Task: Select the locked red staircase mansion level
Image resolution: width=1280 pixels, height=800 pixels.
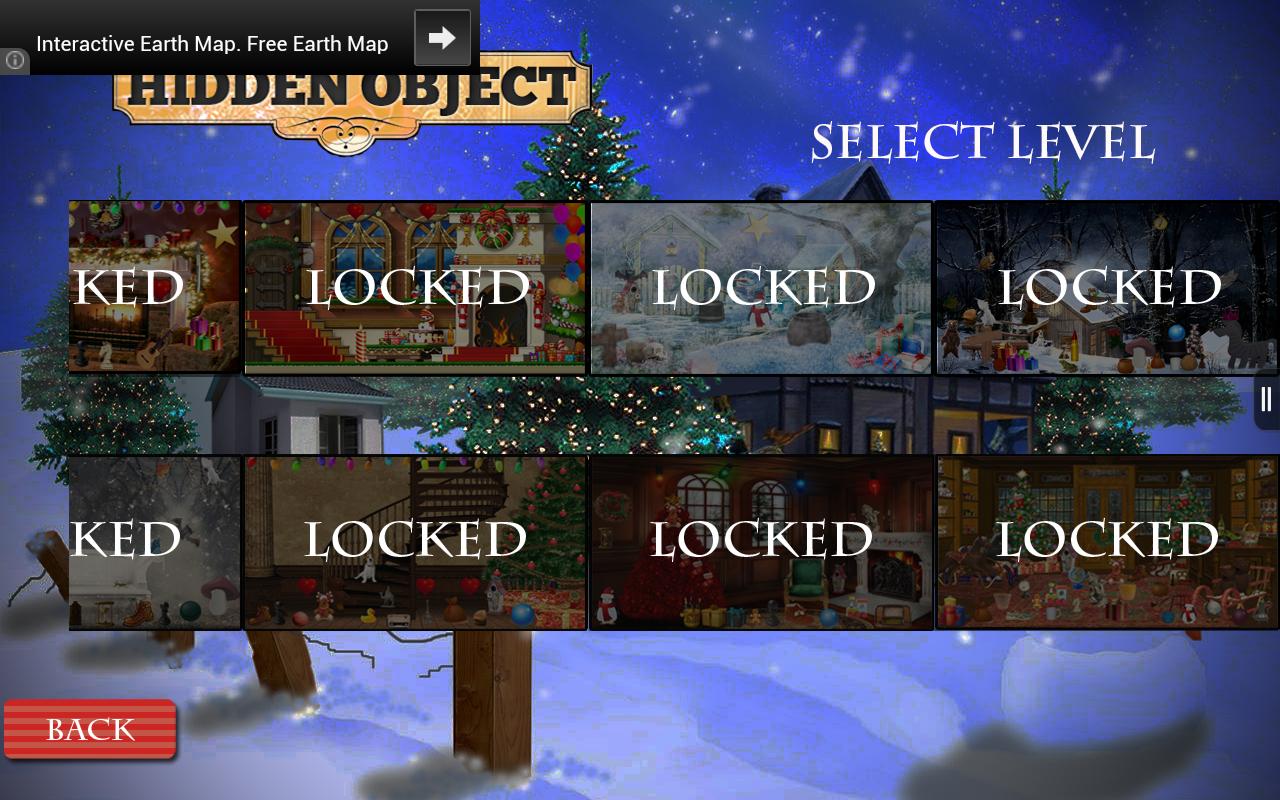Action: point(414,287)
